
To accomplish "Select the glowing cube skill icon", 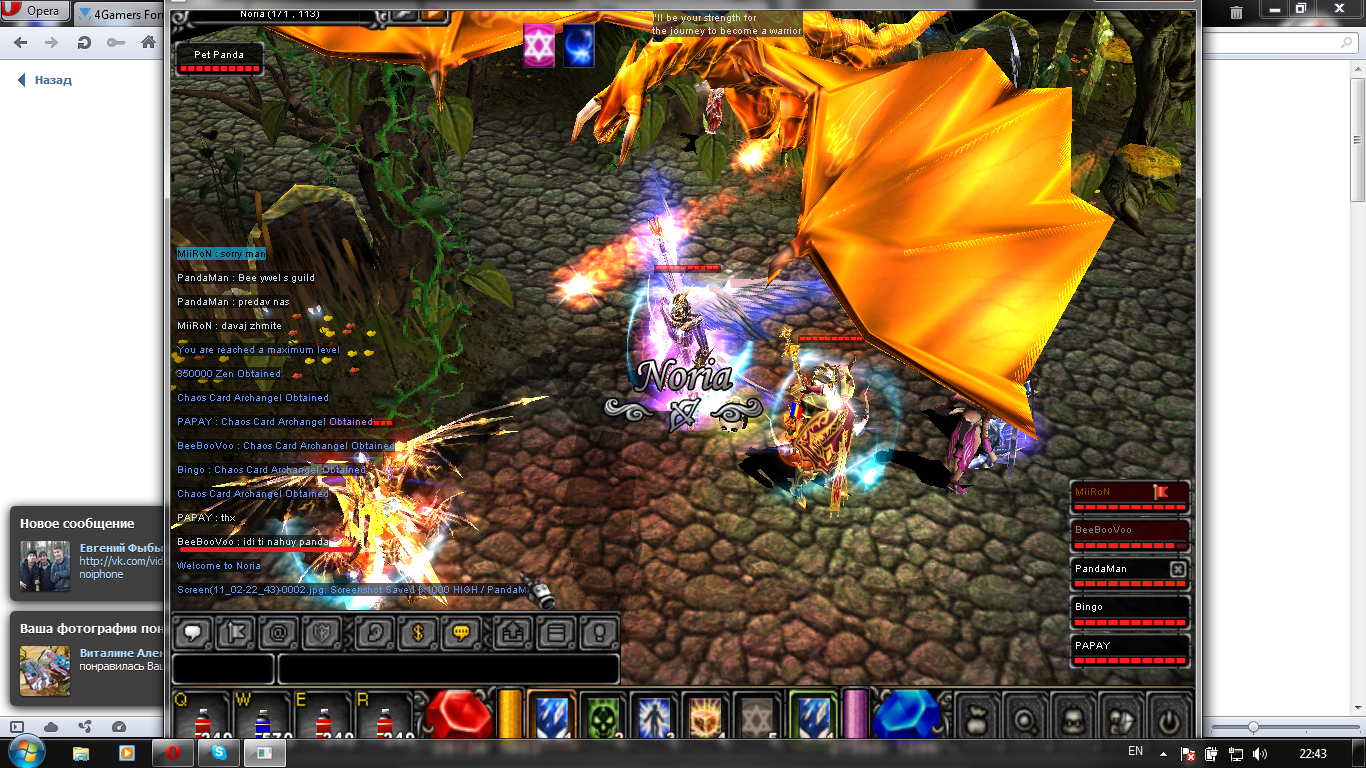I will [706, 719].
